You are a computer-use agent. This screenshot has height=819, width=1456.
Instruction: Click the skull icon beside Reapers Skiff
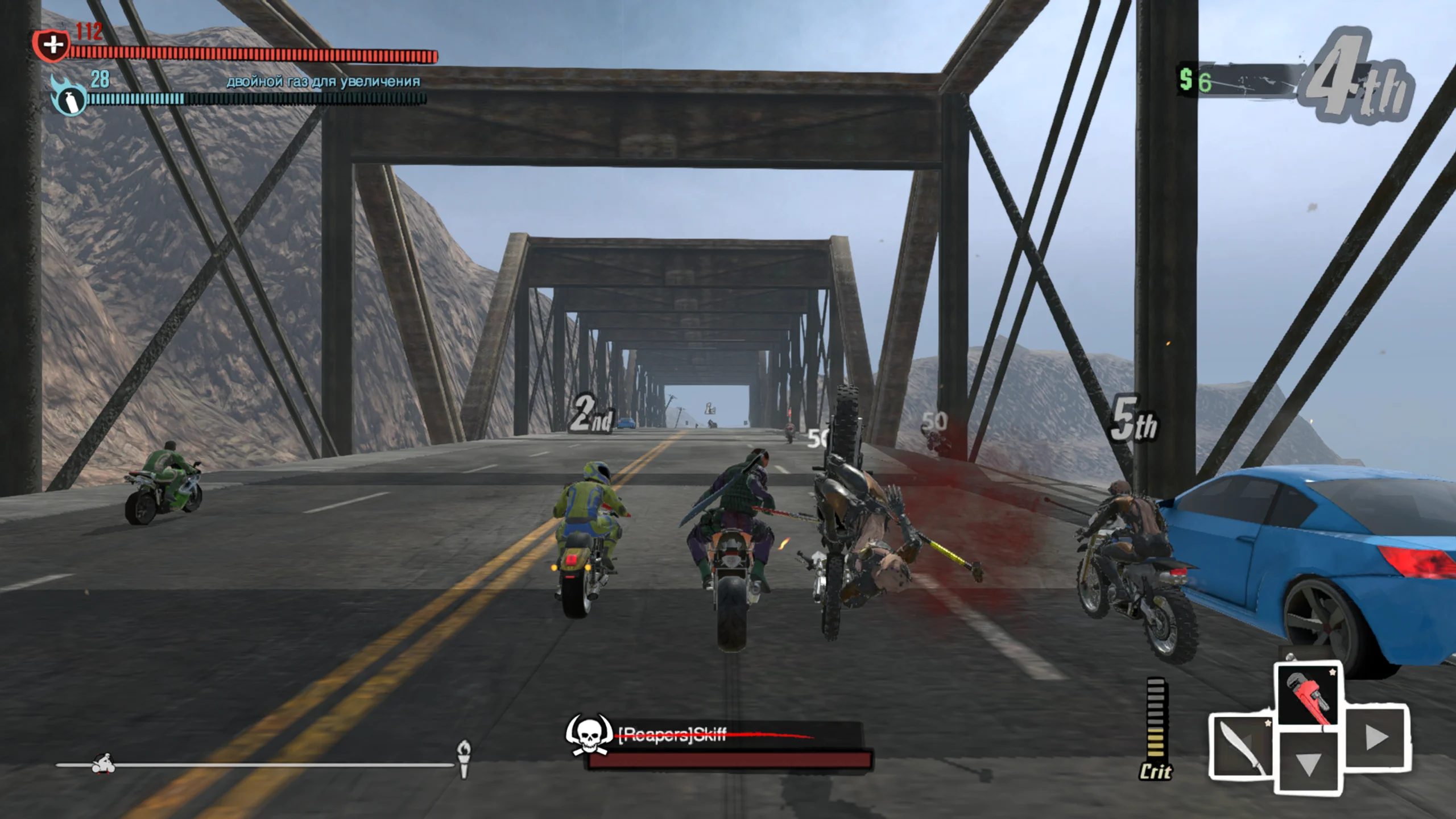pos(588,735)
